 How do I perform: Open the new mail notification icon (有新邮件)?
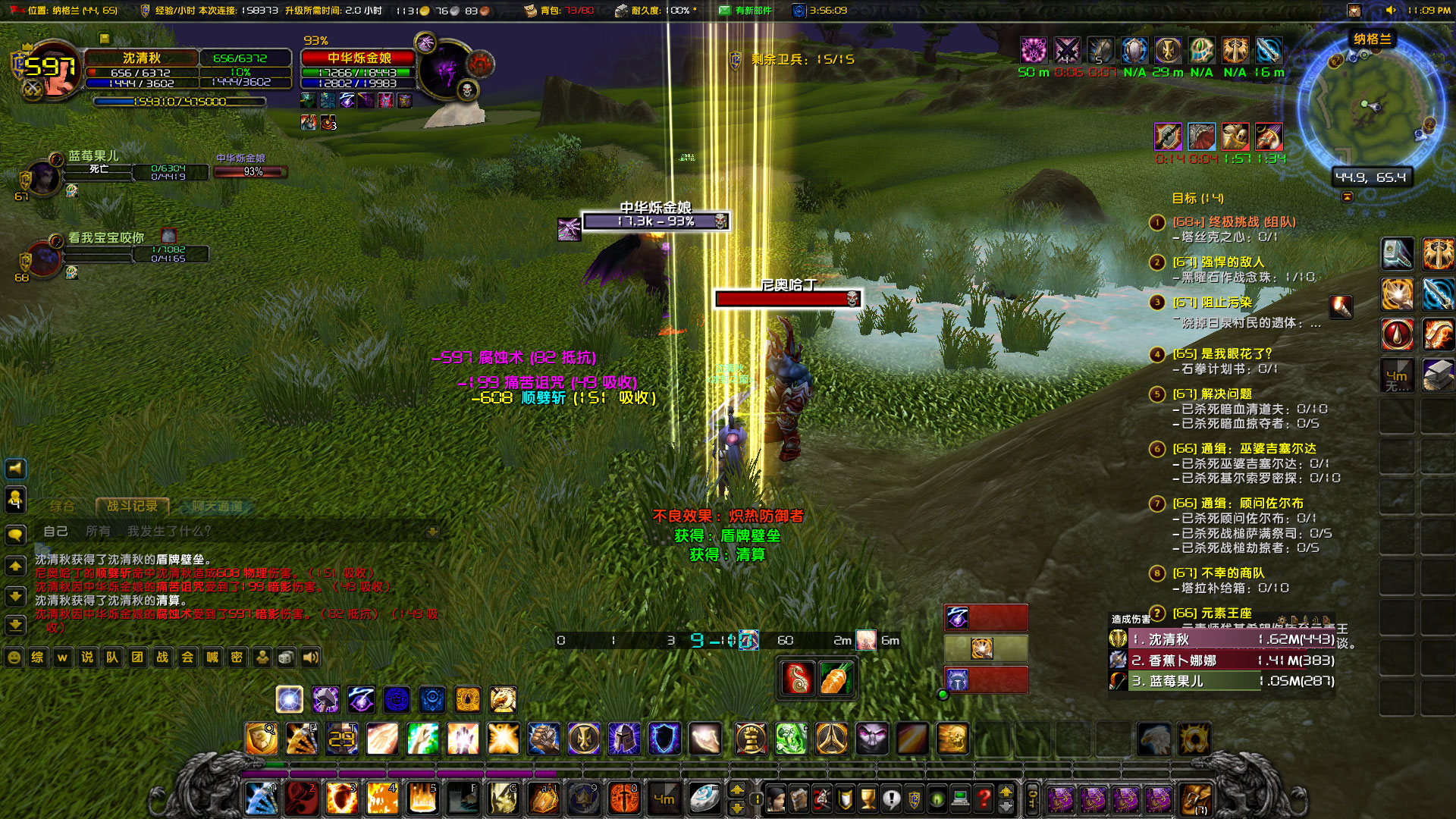(724, 11)
